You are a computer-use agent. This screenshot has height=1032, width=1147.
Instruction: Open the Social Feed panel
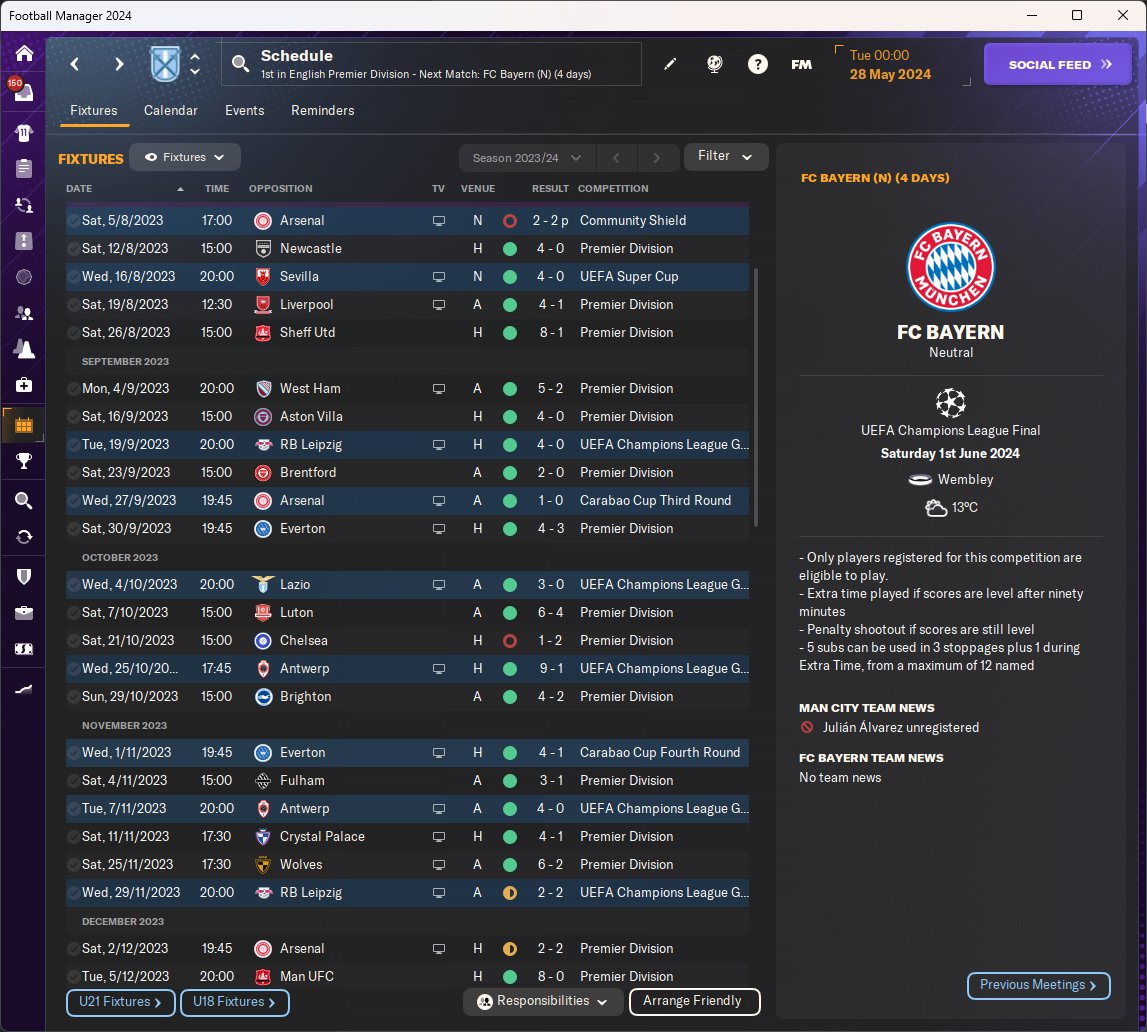tap(1059, 64)
